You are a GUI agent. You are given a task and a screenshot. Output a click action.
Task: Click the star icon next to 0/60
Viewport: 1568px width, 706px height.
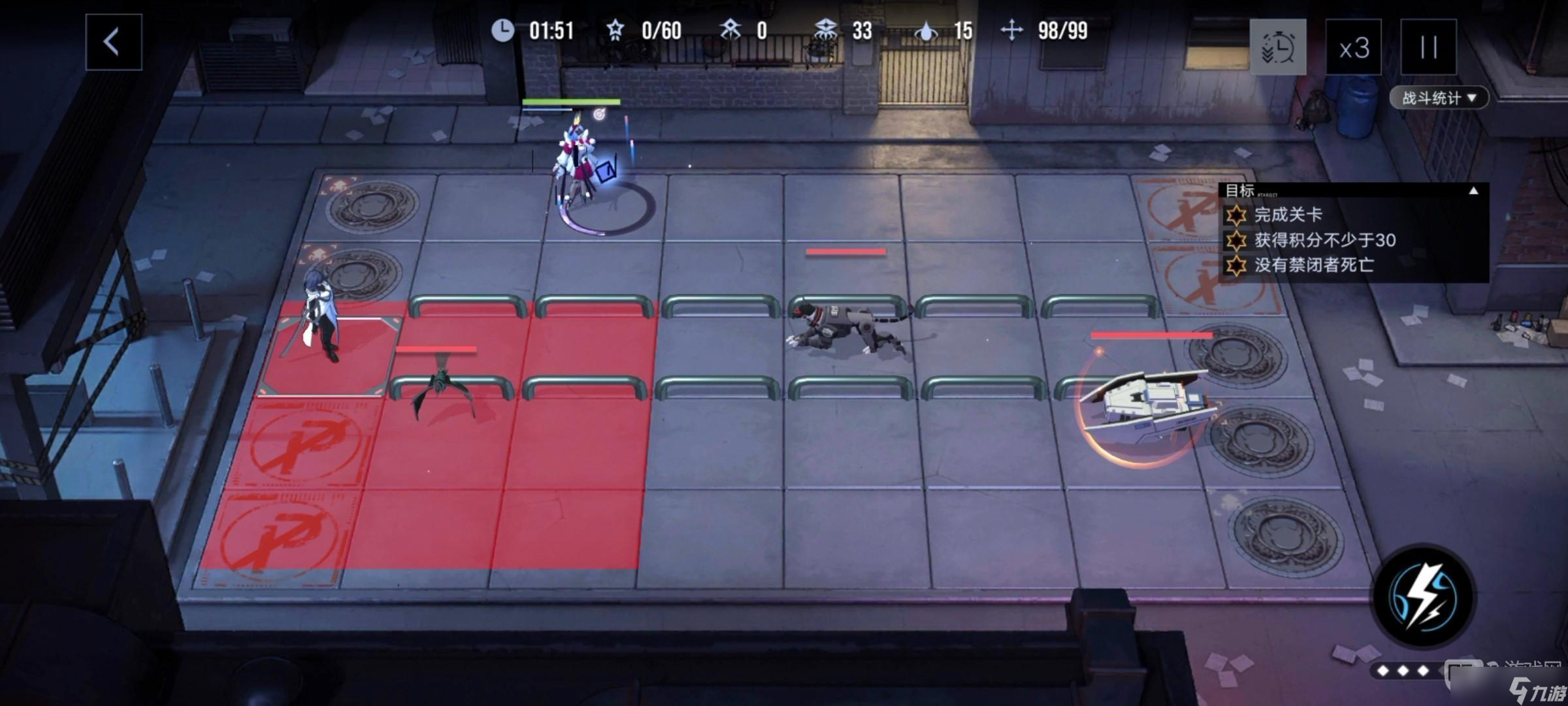614,30
